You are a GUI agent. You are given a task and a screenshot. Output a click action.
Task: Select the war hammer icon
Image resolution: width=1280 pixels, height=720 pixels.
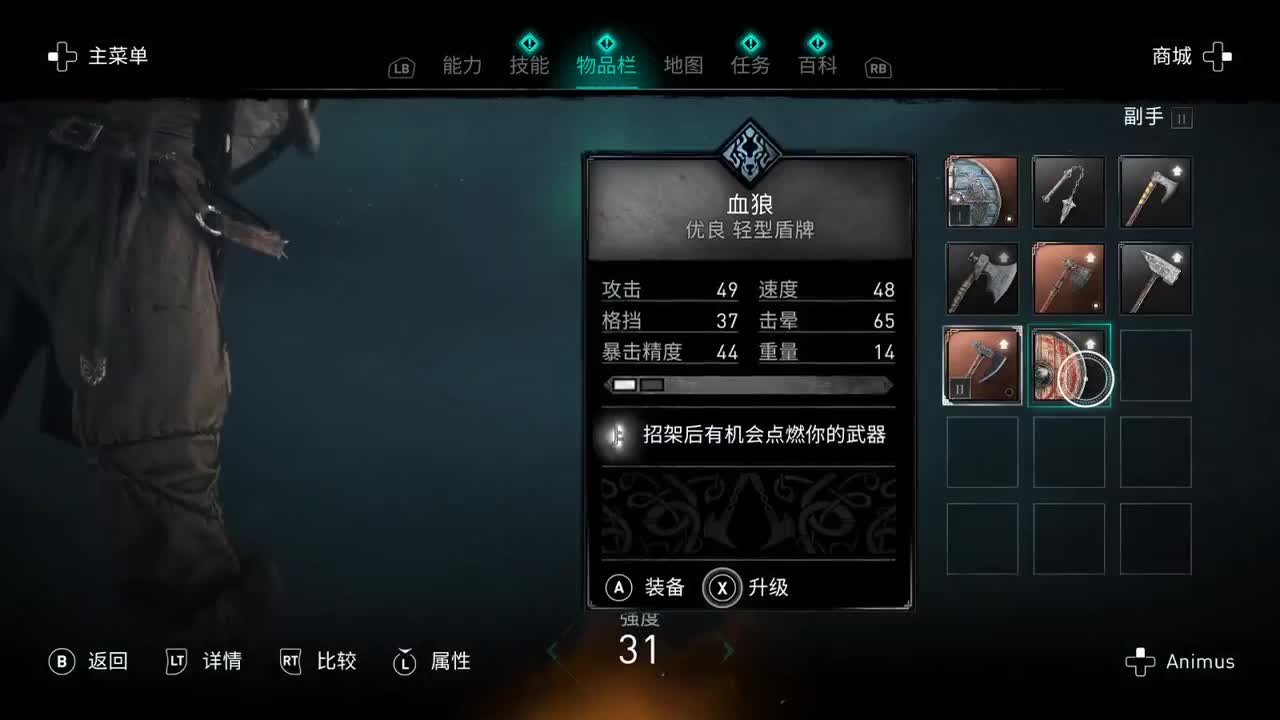point(1155,279)
